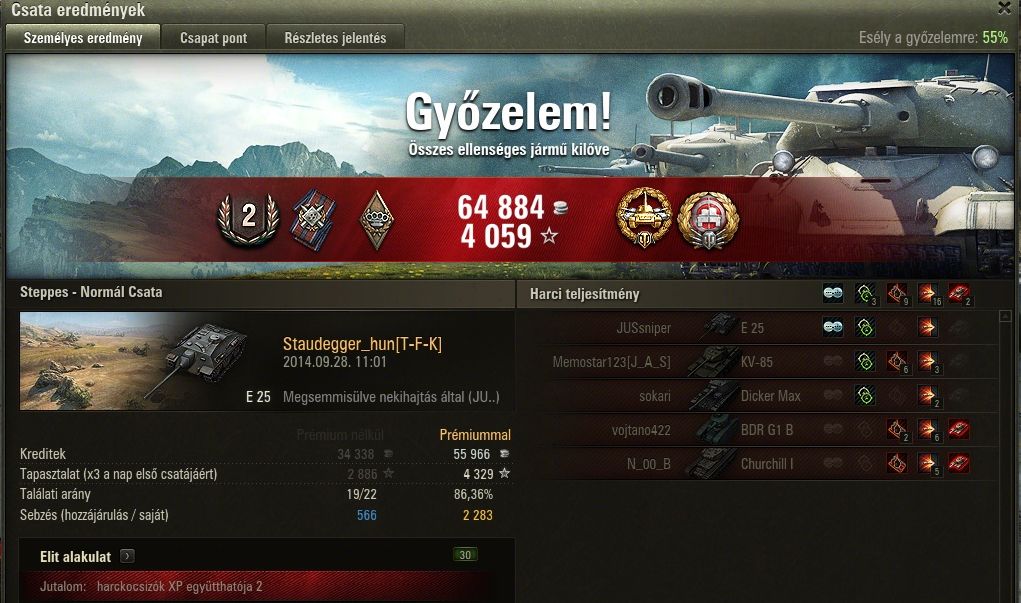Image resolution: width=1021 pixels, height=603 pixels.
Task: Pick the vojtano422 BDR G1 B row
Action: coord(759,430)
